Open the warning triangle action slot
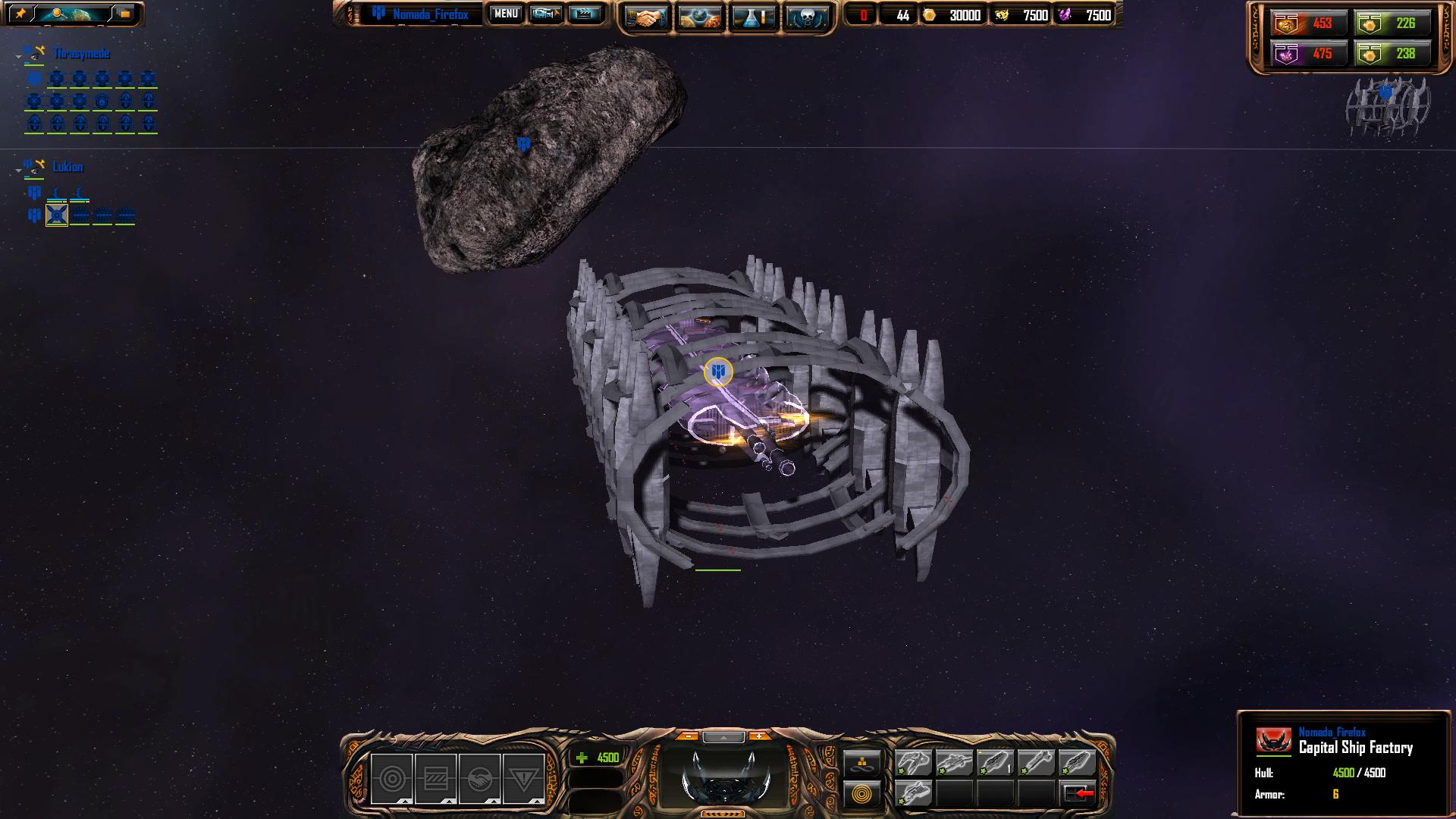The image size is (1456, 819). pos(523,779)
